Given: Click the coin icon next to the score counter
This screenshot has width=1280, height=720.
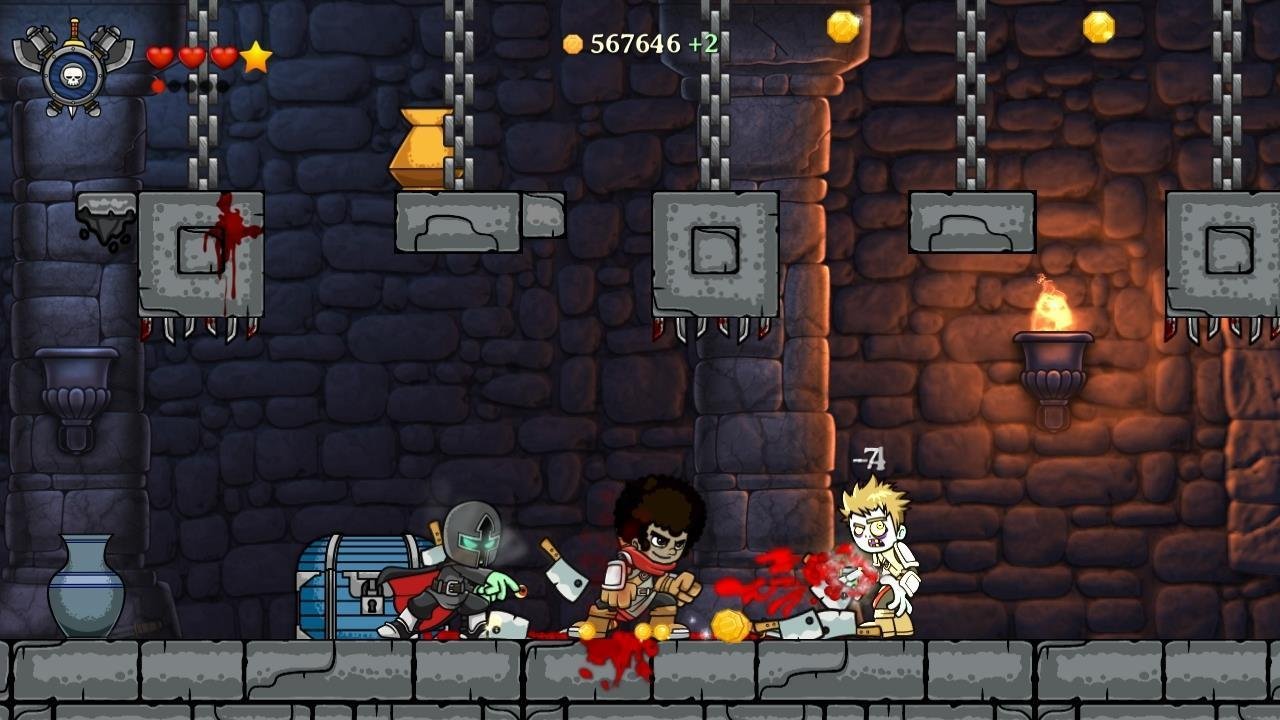Looking at the screenshot, I should click(x=571, y=42).
